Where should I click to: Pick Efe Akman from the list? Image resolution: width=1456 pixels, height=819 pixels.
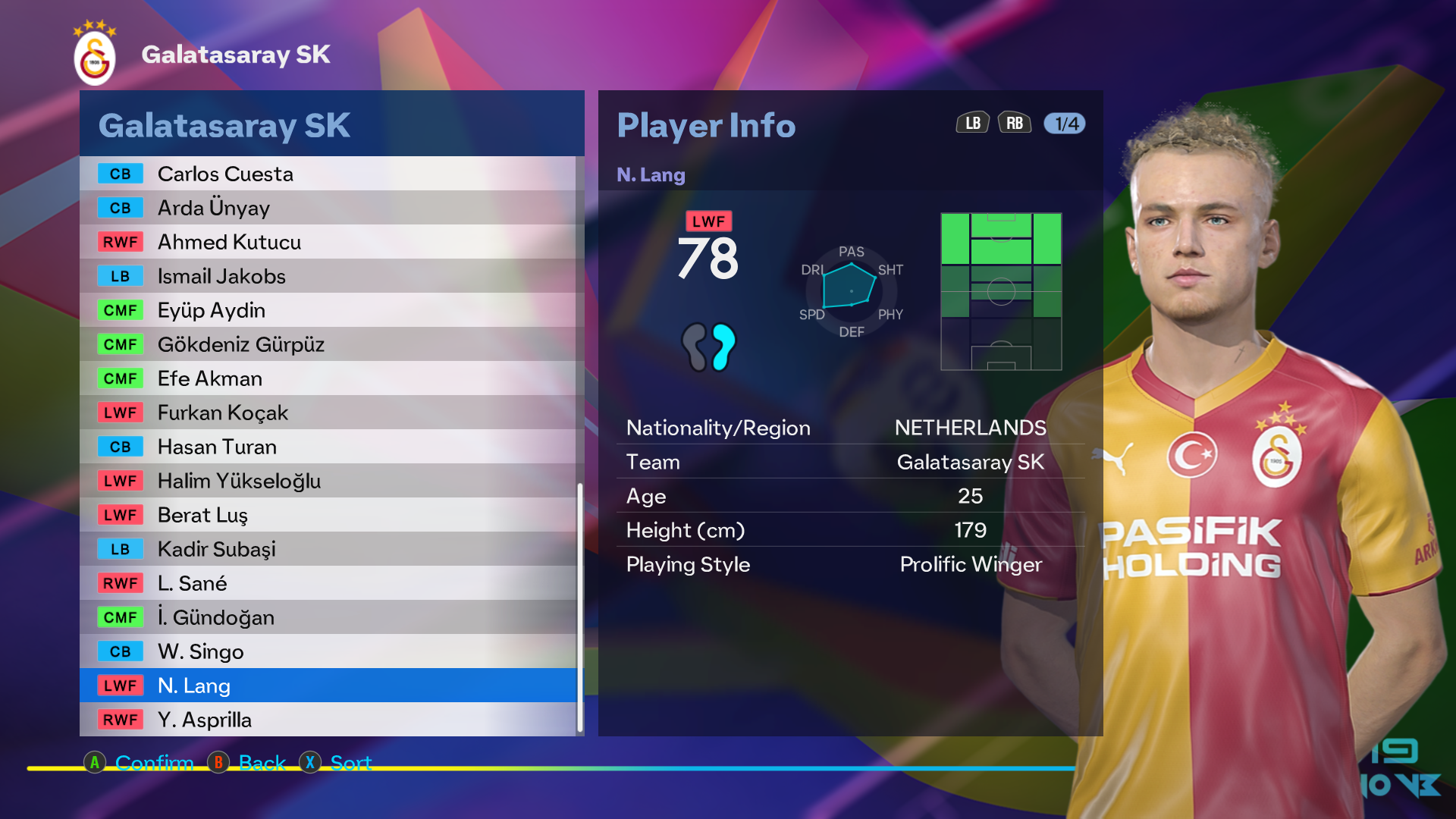(328, 378)
